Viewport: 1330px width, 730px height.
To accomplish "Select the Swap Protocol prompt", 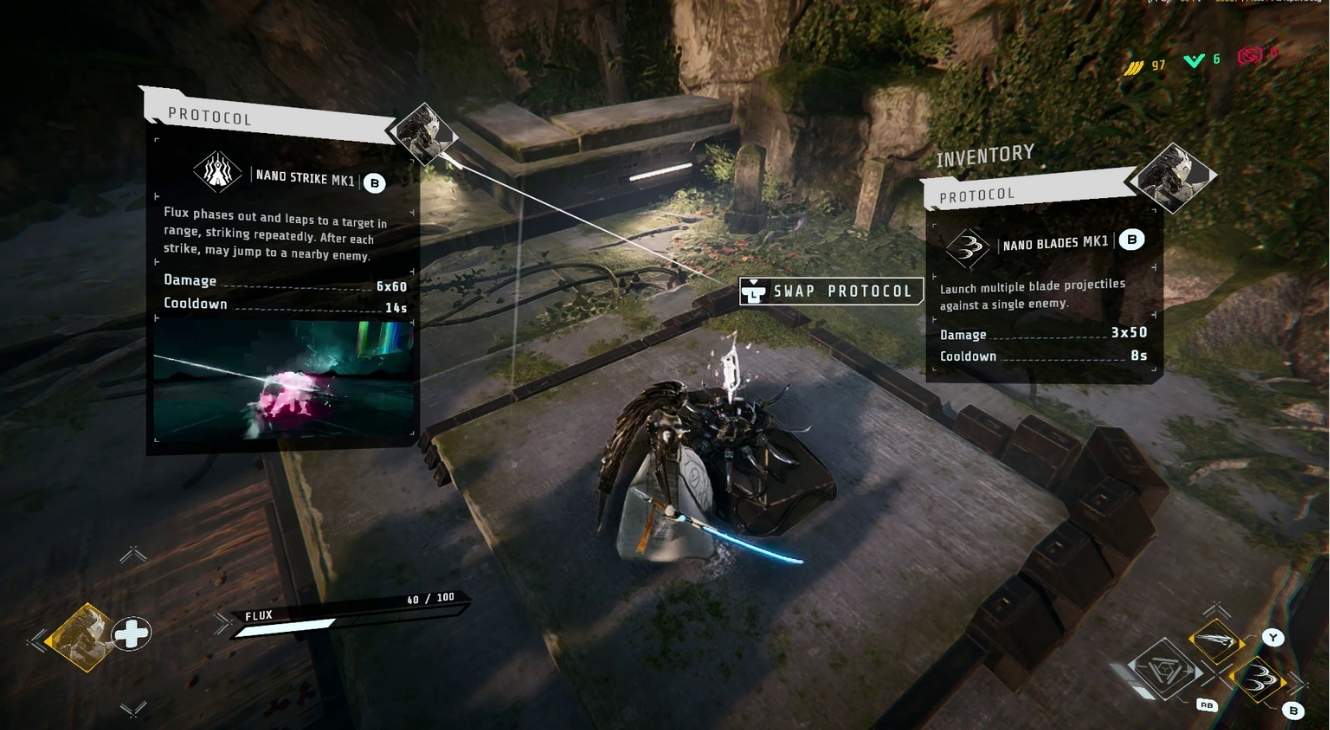I will point(829,291).
